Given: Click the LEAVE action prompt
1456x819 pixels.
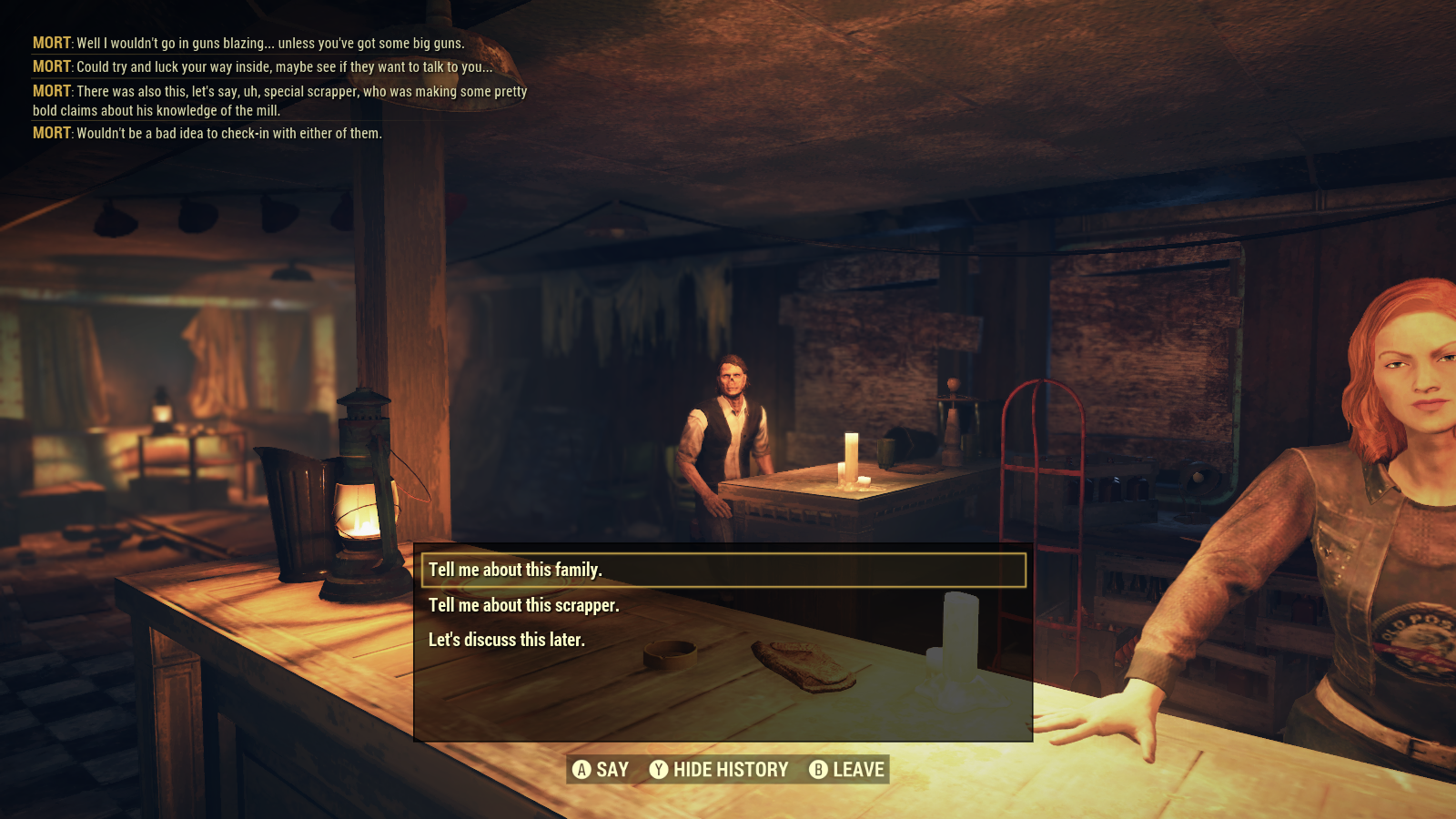Looking at the screenshot, I should [855, 769].
